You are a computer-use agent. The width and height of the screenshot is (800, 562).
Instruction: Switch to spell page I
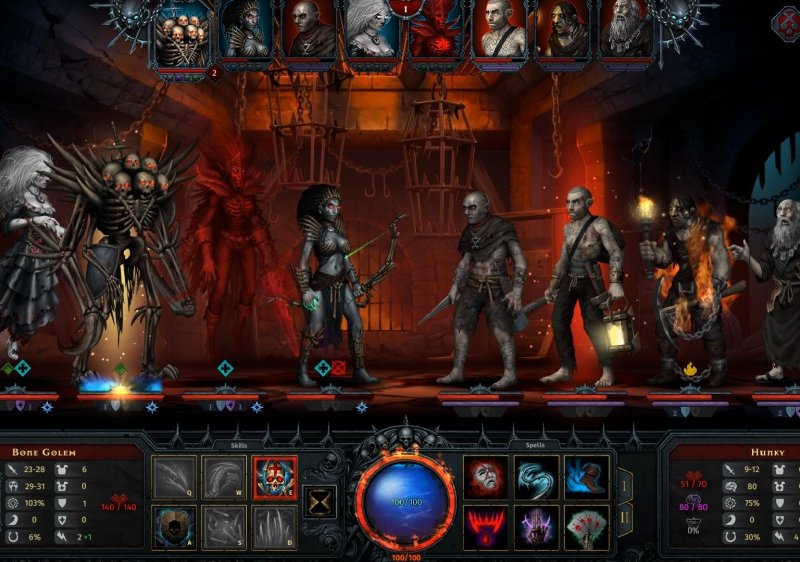(626, 486)
